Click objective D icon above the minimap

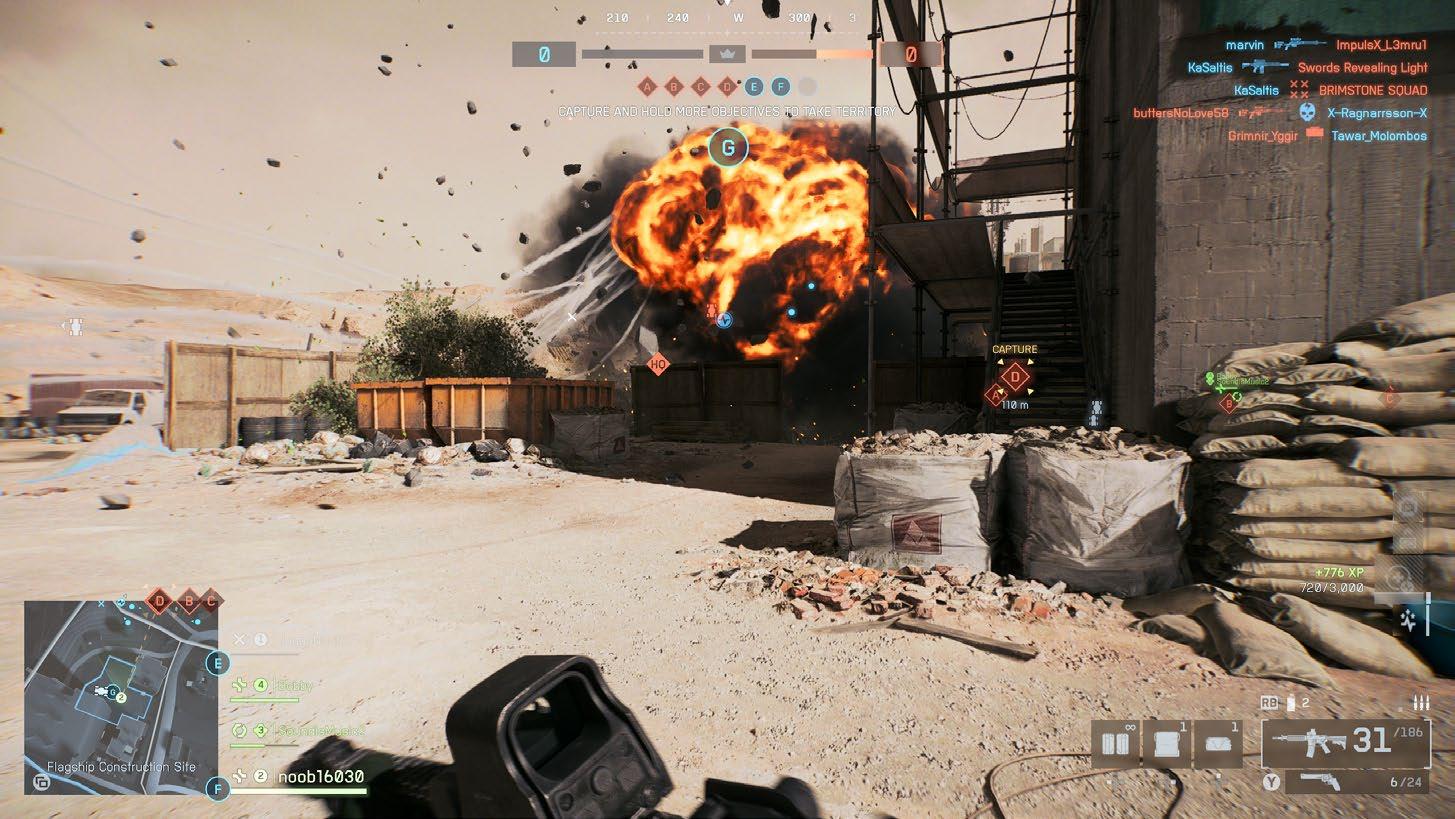(159, 602)
